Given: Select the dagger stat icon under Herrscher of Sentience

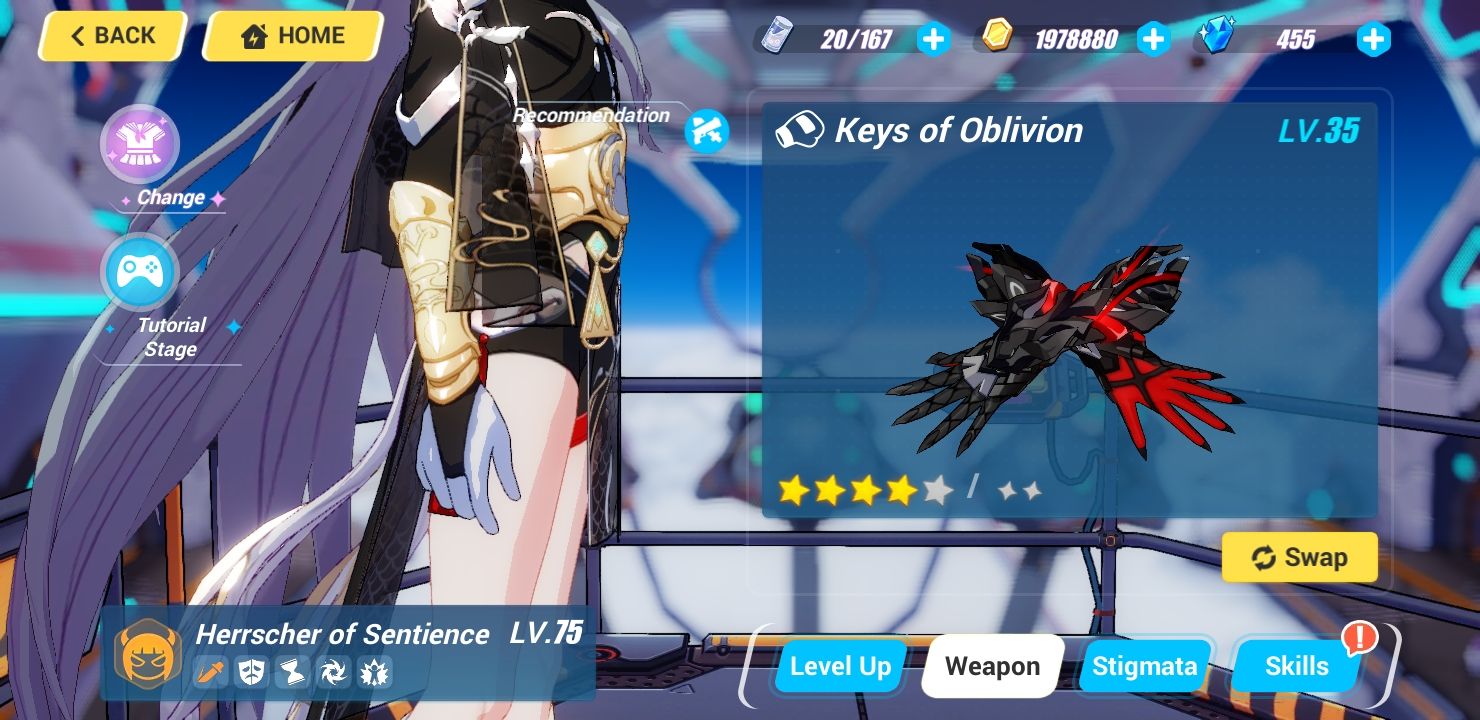Looking at the screenshot, I should tap(209, 672).
